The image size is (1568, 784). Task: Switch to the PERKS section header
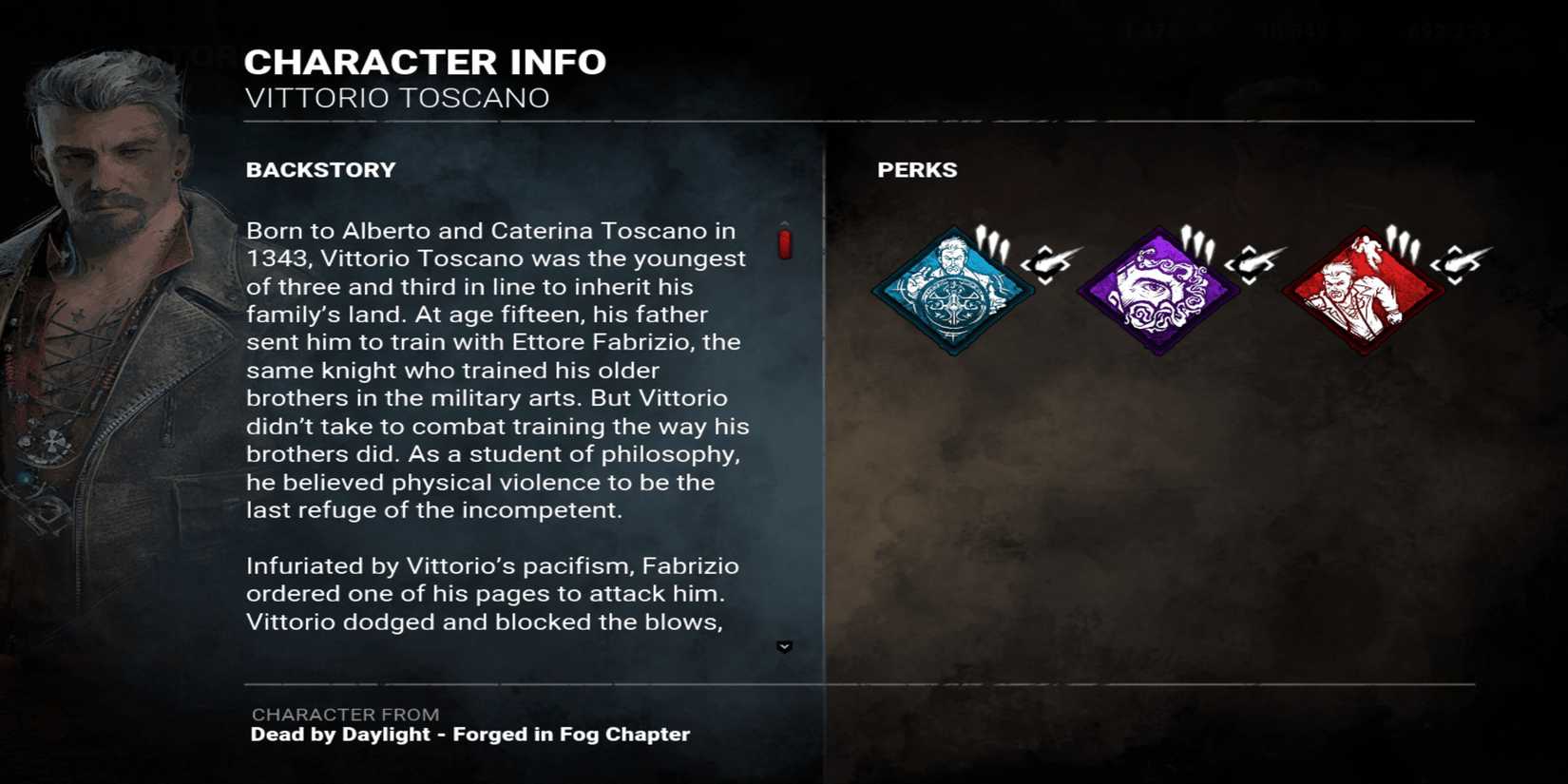pyautogui.click(x=917, y=169)
